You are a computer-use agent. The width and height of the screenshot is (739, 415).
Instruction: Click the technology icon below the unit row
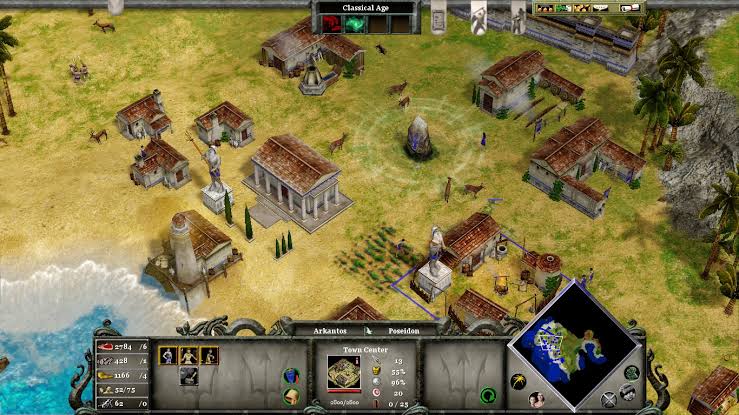pyautogui.click(x=188, y=376)
